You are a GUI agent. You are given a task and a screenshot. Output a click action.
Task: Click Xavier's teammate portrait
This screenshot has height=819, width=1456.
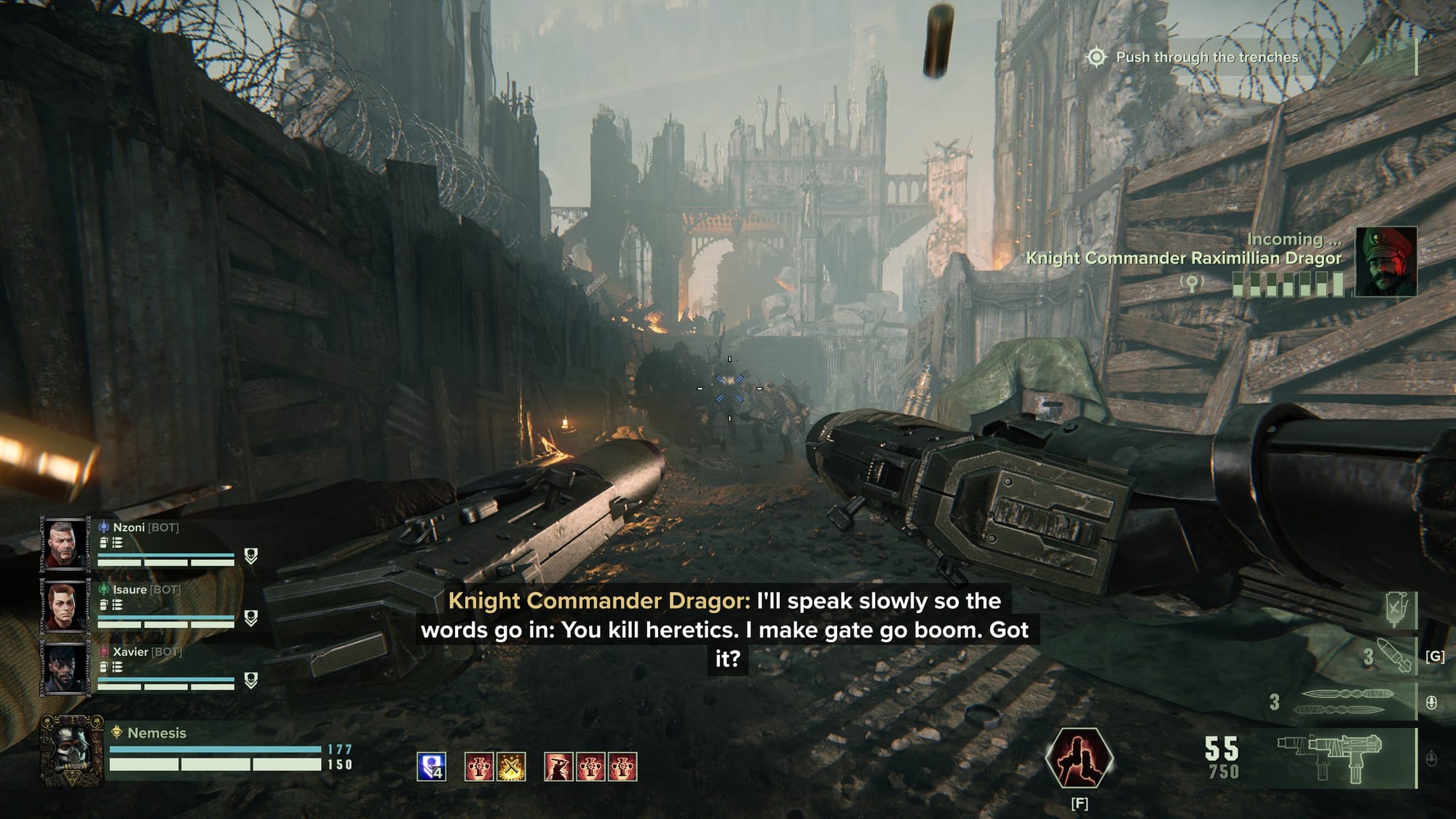point(64,668)
